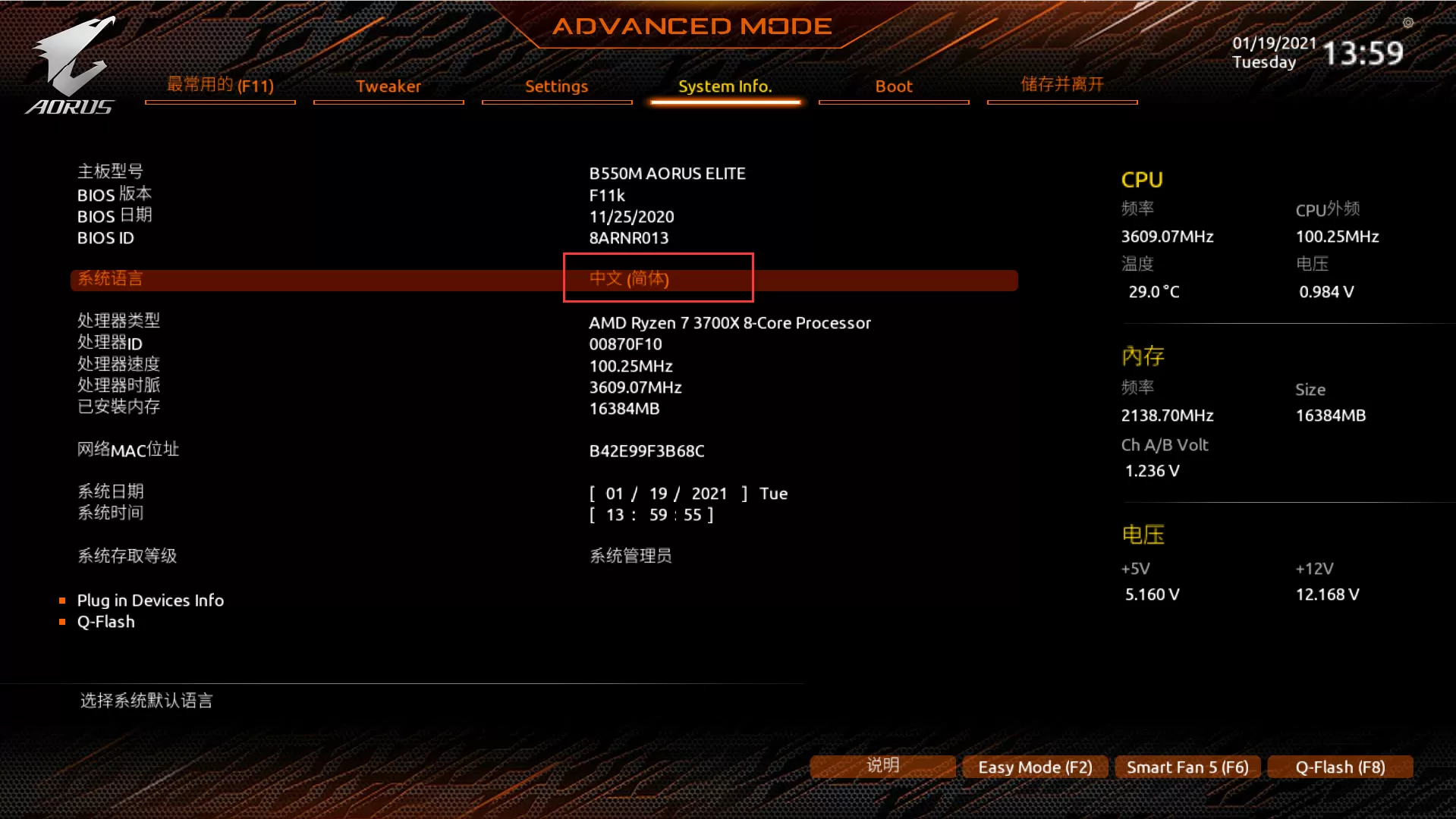Change the 系统语言 value 中文 (简体)
This screenshot has width=1456, height=819.
[629, 279]
